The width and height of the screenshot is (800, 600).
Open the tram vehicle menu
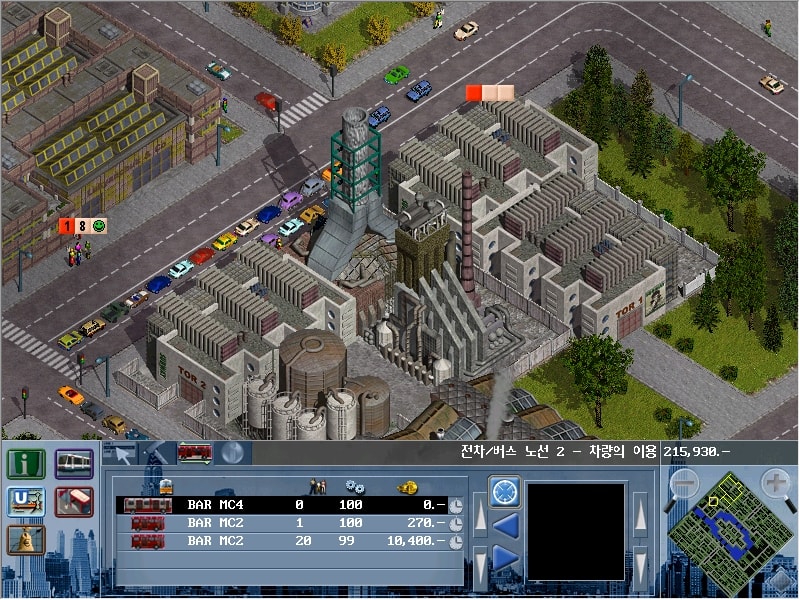[75, 465]
